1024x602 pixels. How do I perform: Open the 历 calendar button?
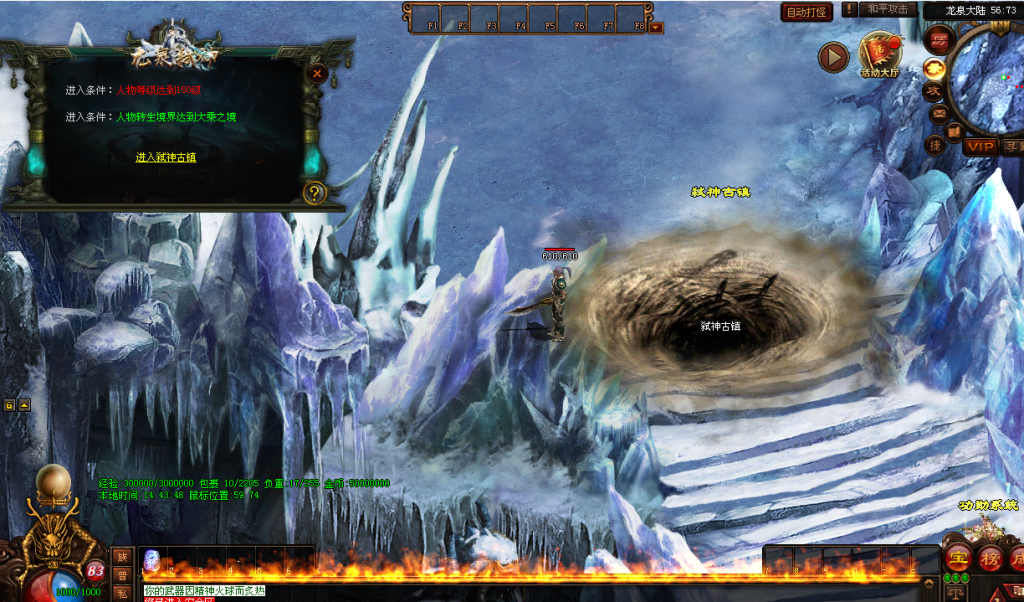[x=939, y=40]
